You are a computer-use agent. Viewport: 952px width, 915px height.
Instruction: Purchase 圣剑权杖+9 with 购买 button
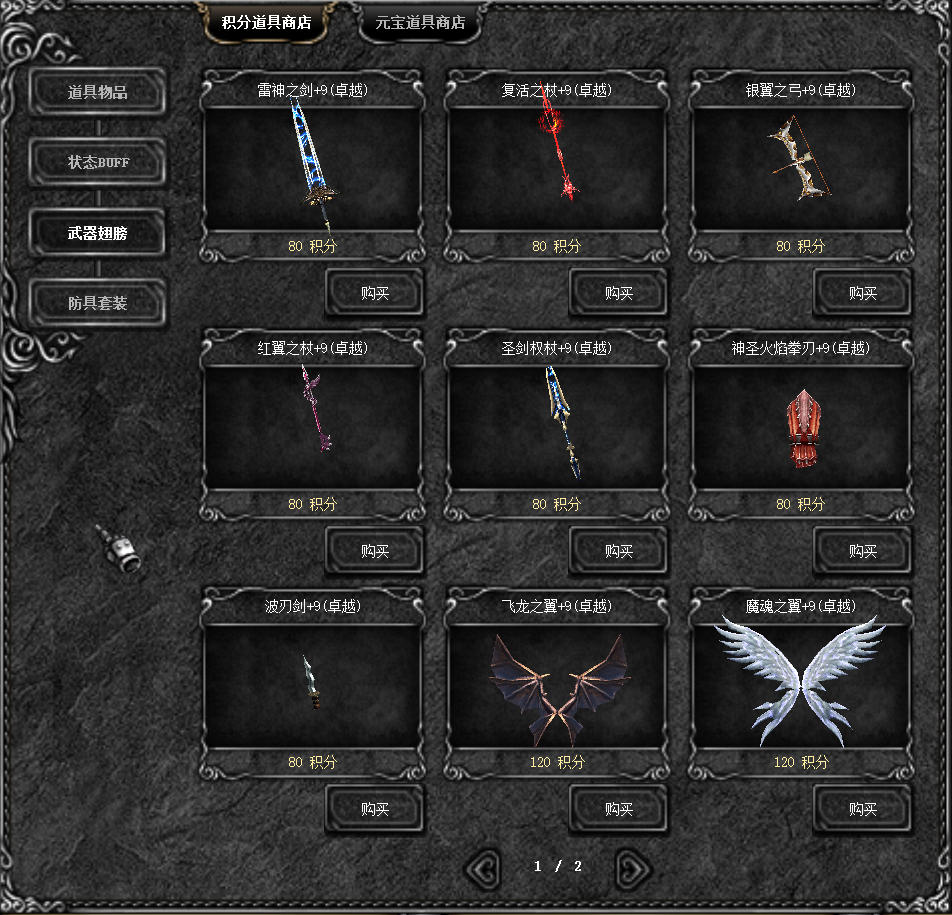point(619,551)
